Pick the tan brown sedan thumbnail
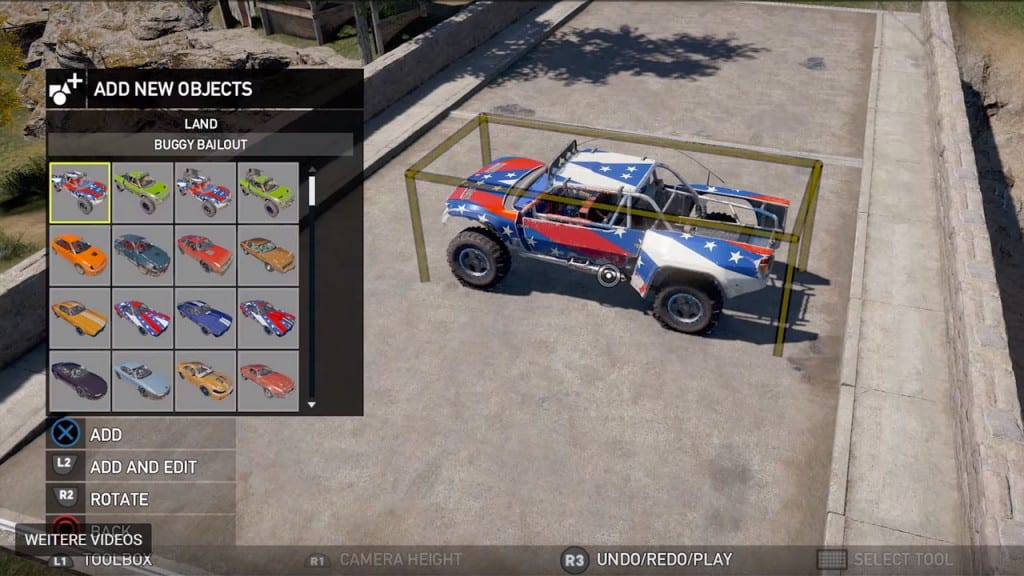 coord(268,255)
